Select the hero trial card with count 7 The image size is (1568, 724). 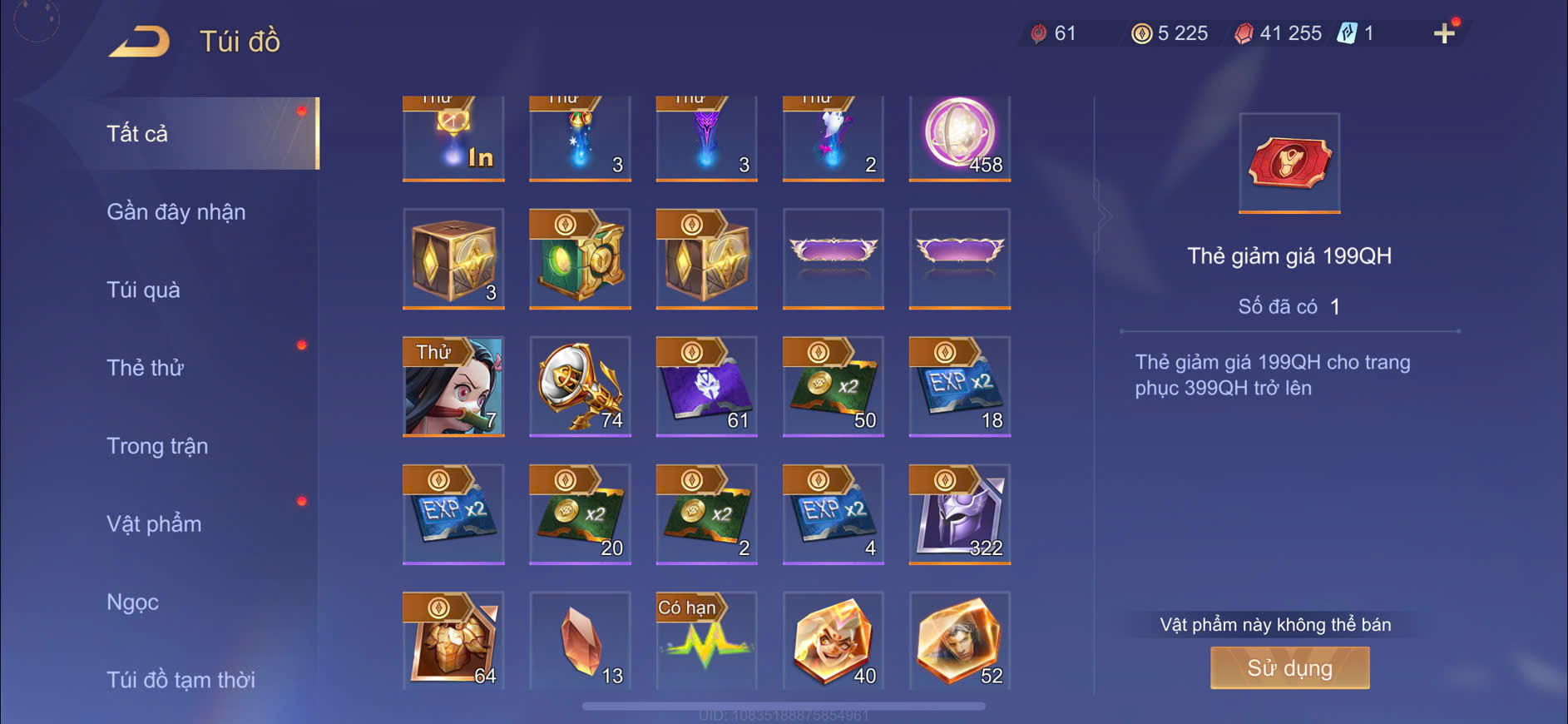pos(453,386)
